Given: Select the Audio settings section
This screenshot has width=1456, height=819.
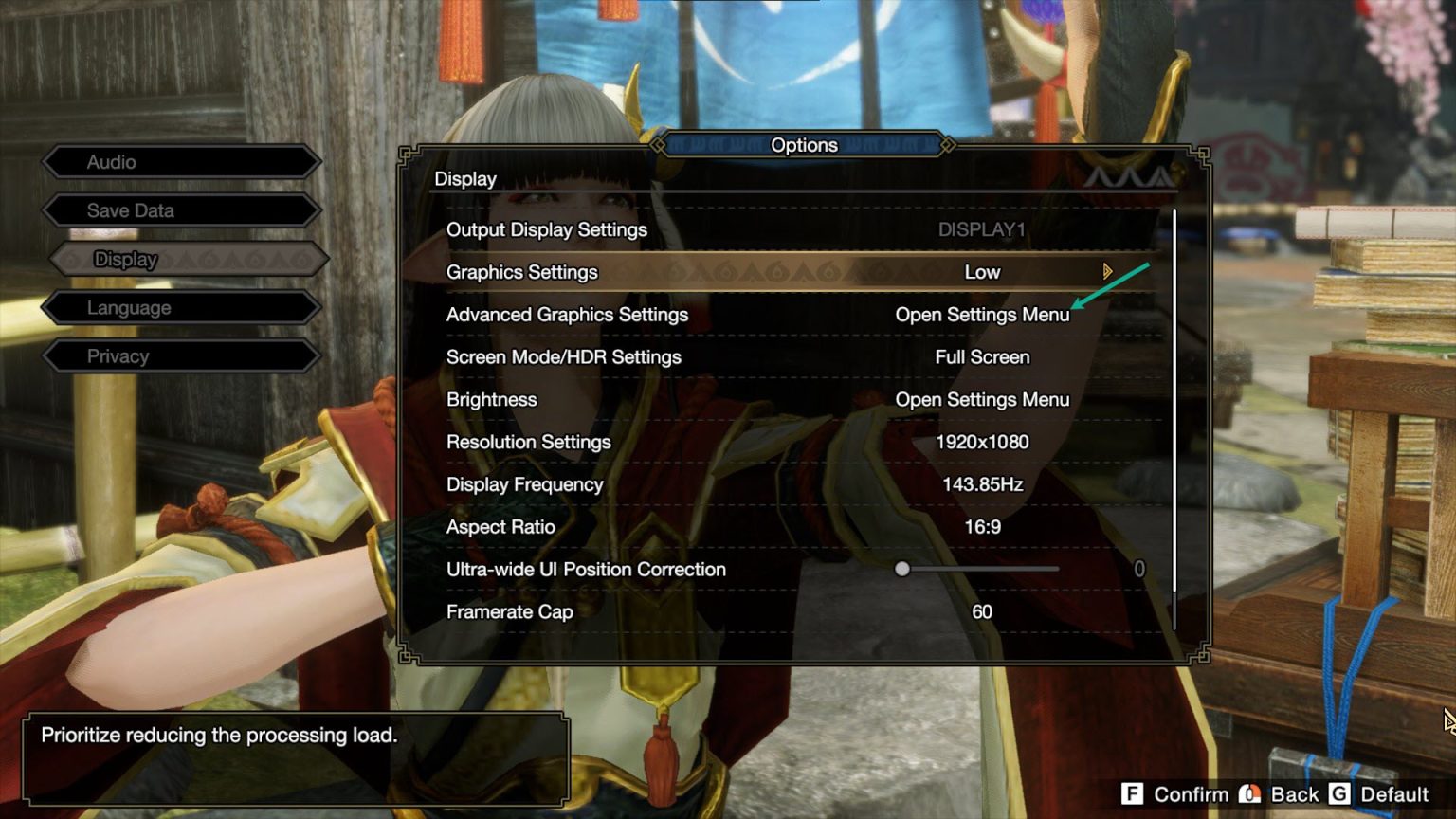Looking at the screenshot, I should click(x=180, y=161).
